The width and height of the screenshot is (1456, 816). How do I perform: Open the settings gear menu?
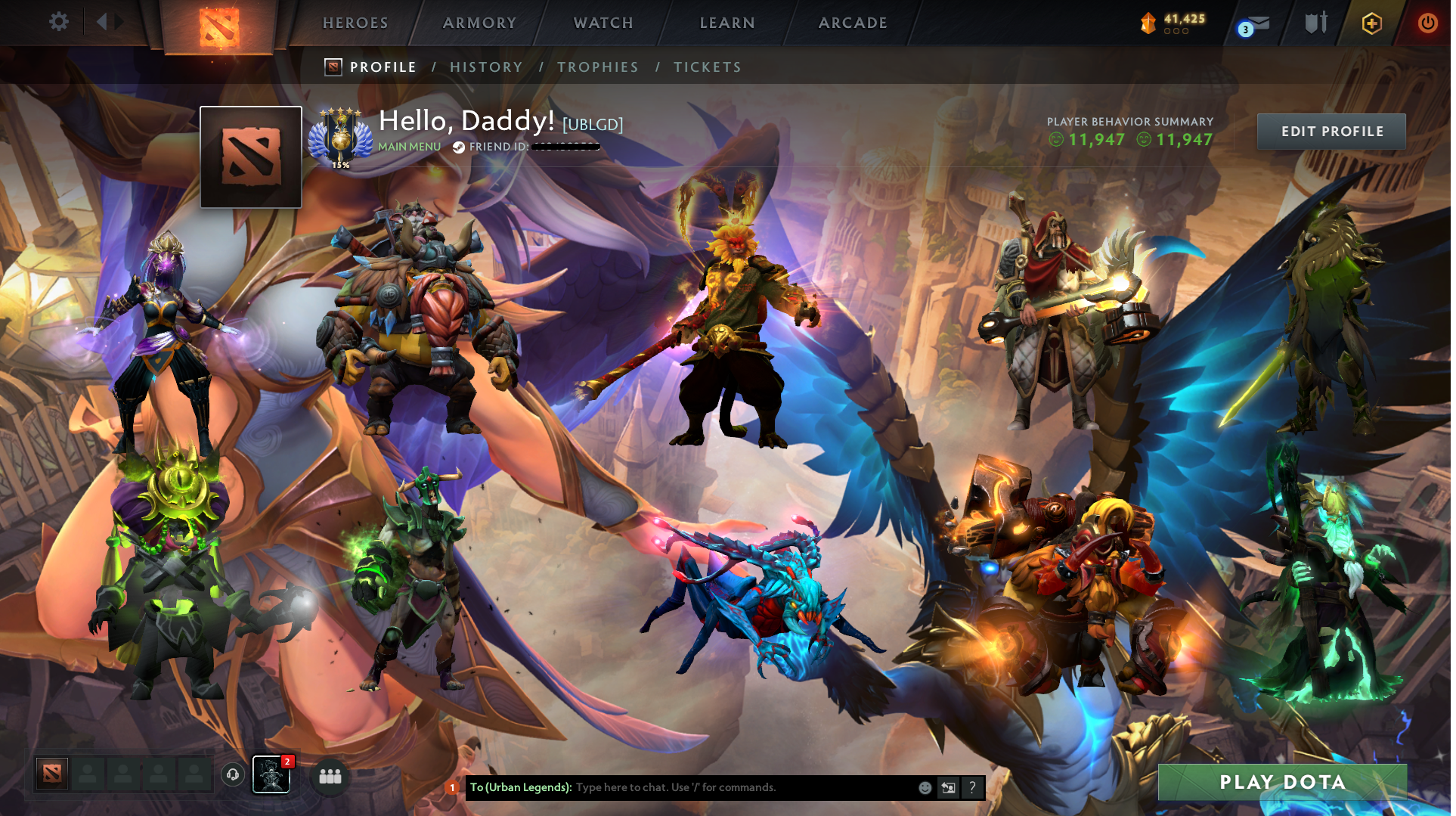pos(59,21)
